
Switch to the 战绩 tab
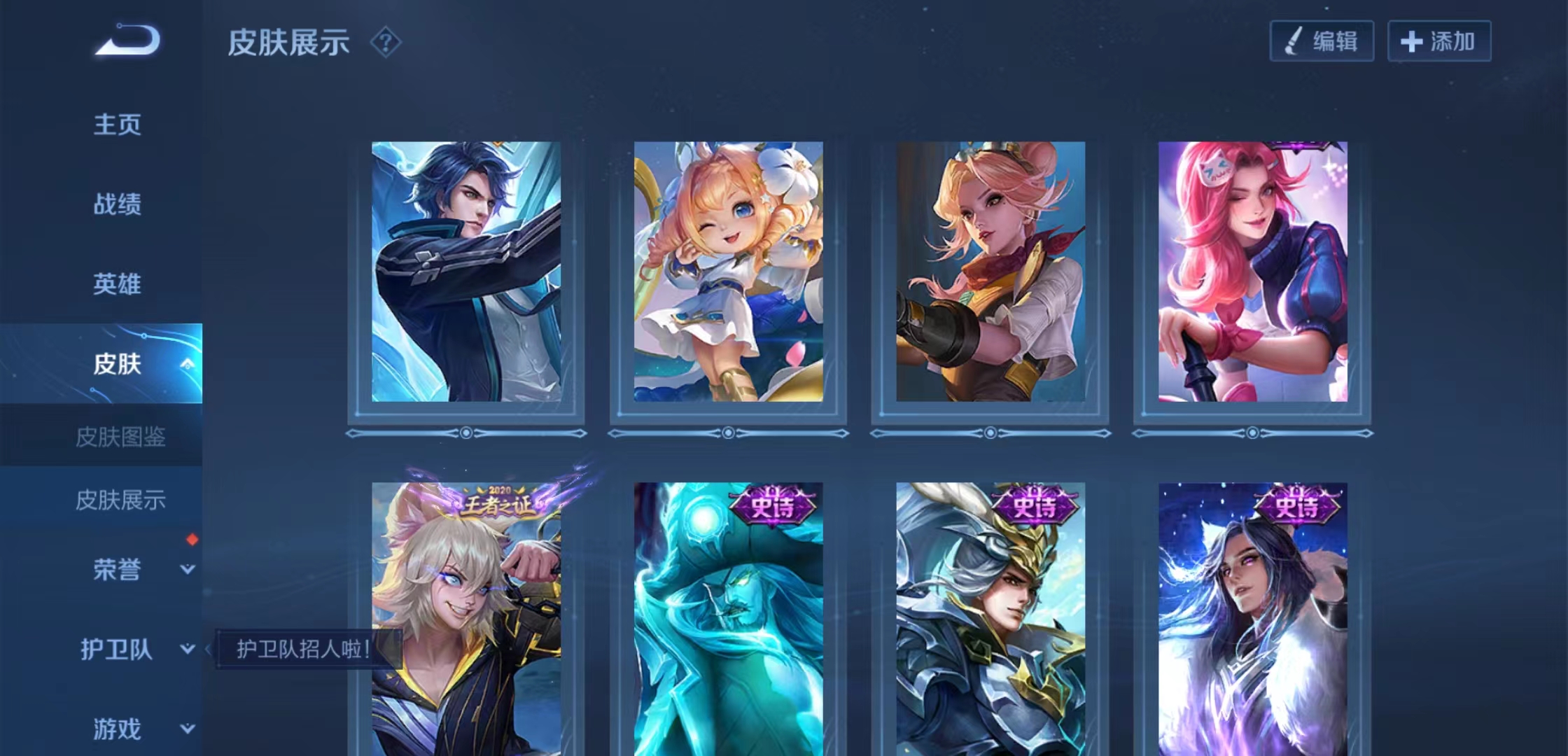(117, 204)
